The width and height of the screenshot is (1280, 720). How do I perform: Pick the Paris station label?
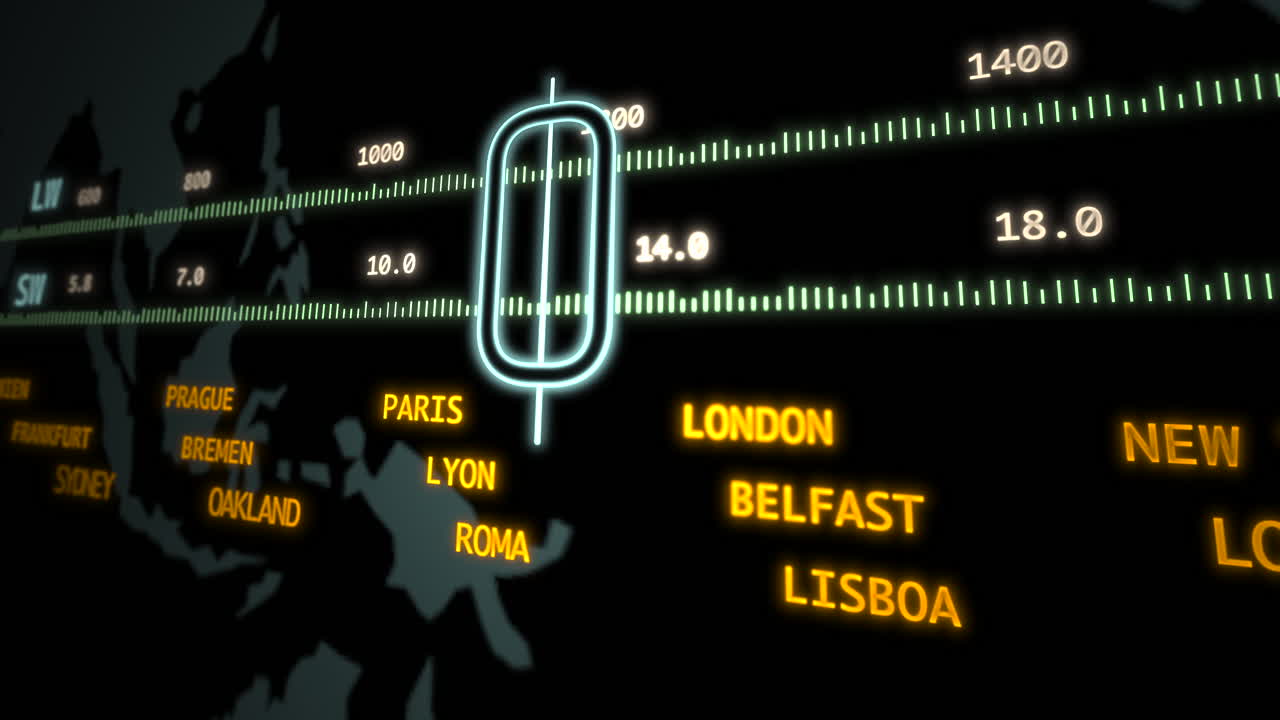[x=423, y=408]
